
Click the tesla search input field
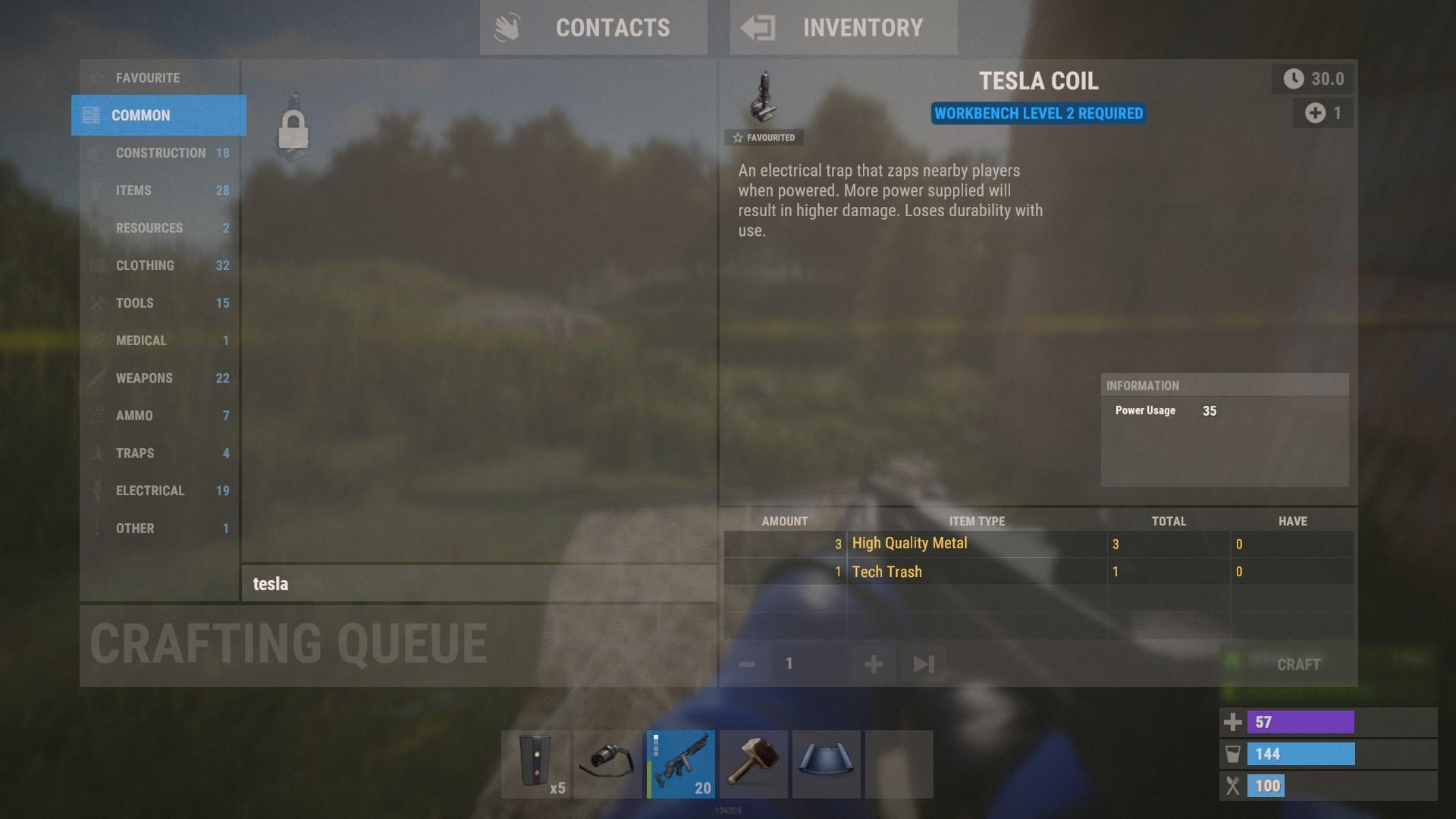478,584
